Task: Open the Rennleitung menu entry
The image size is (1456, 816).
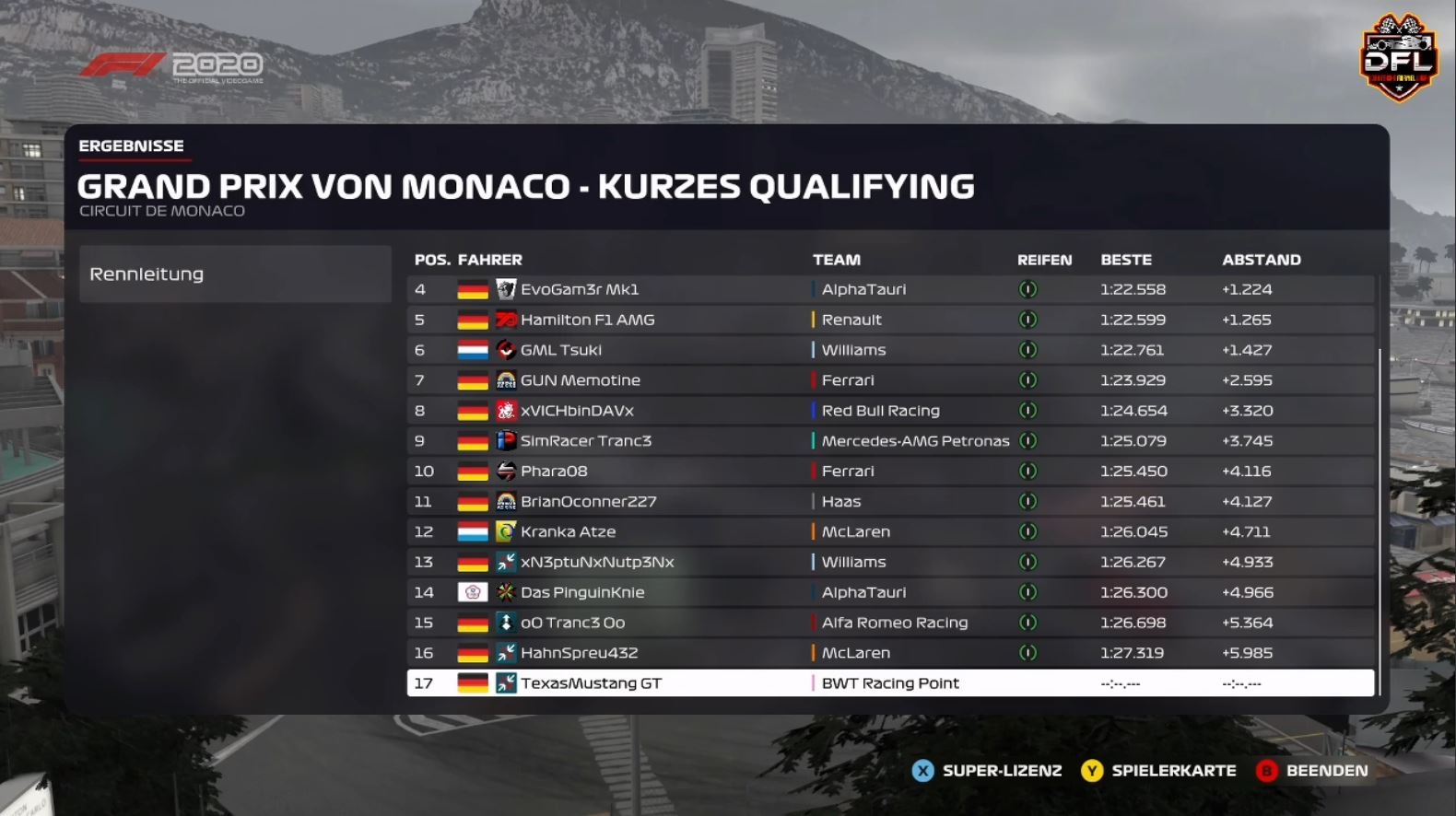Action: tap(235, 274)
